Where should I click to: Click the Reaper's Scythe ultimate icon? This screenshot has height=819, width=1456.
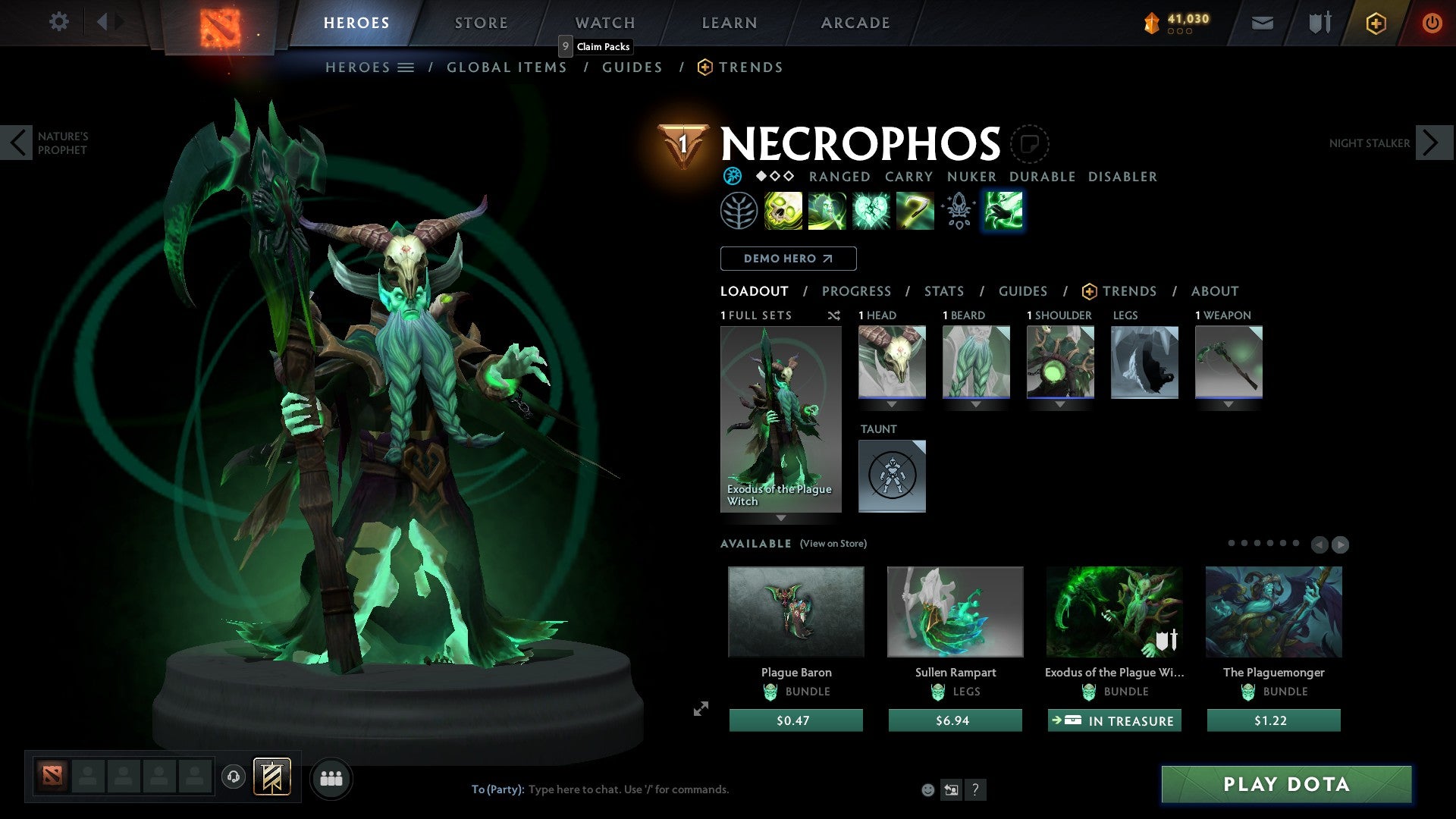[x=914, y=211]
